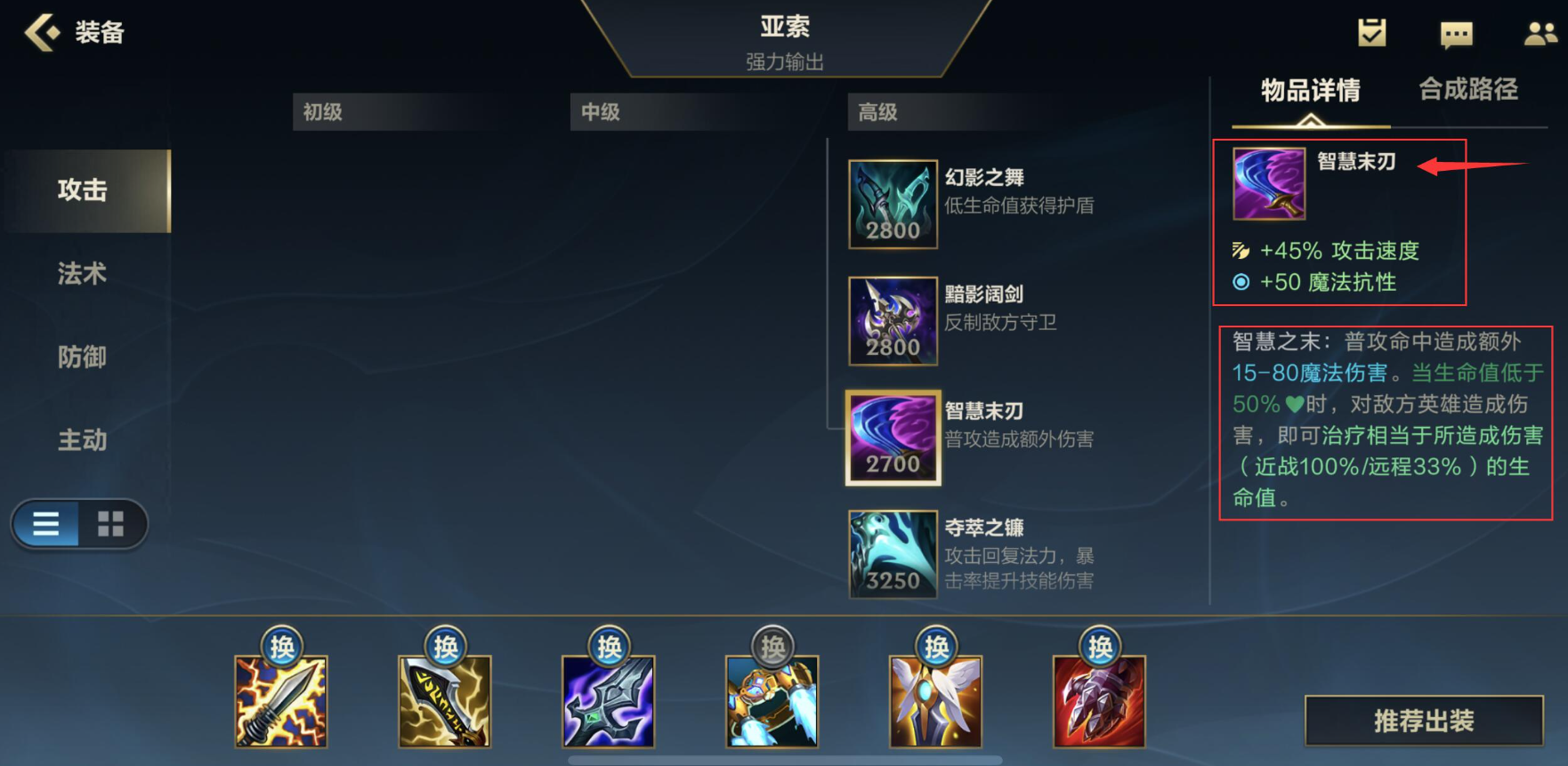Select 智慧末刃 from the 高级 item list

(x=893, y=438)
